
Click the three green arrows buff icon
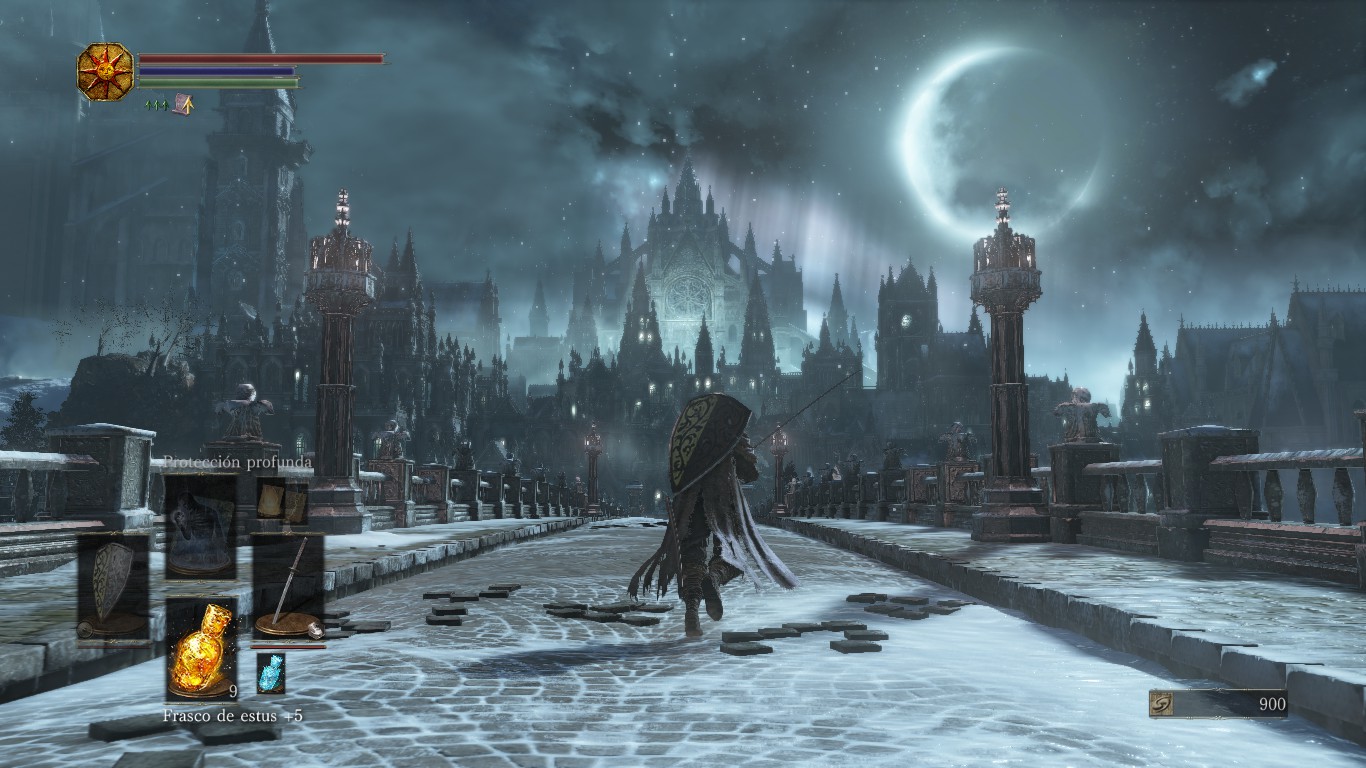point(155,104)
